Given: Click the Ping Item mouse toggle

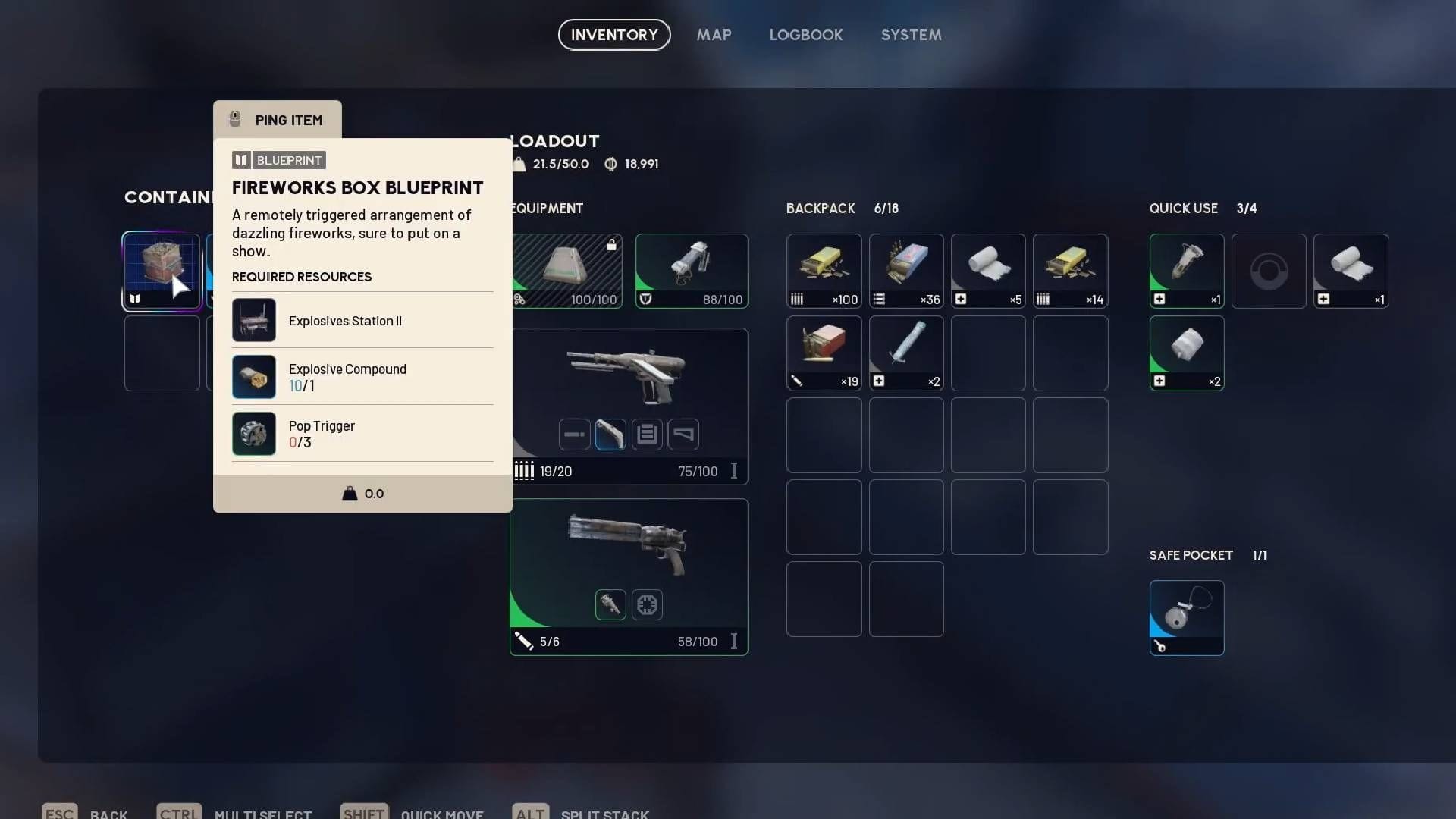Looking at the screenshot, I should 277,119.
